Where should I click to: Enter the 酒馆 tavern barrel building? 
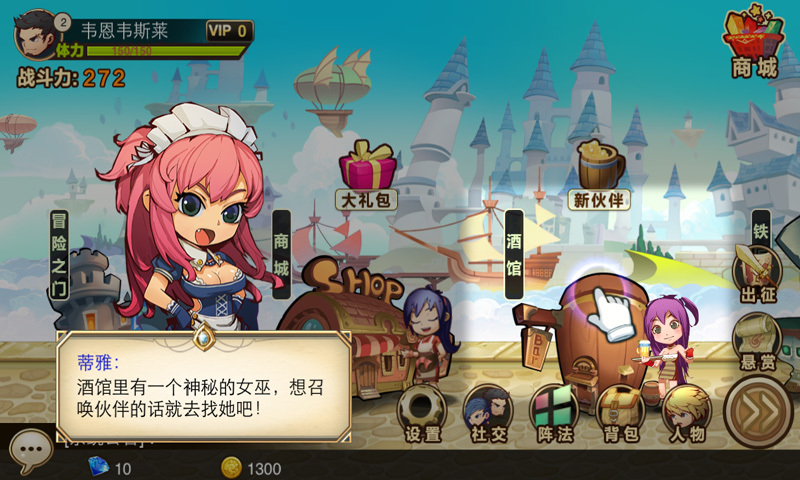pyautogui.click(x=598, y=330)
